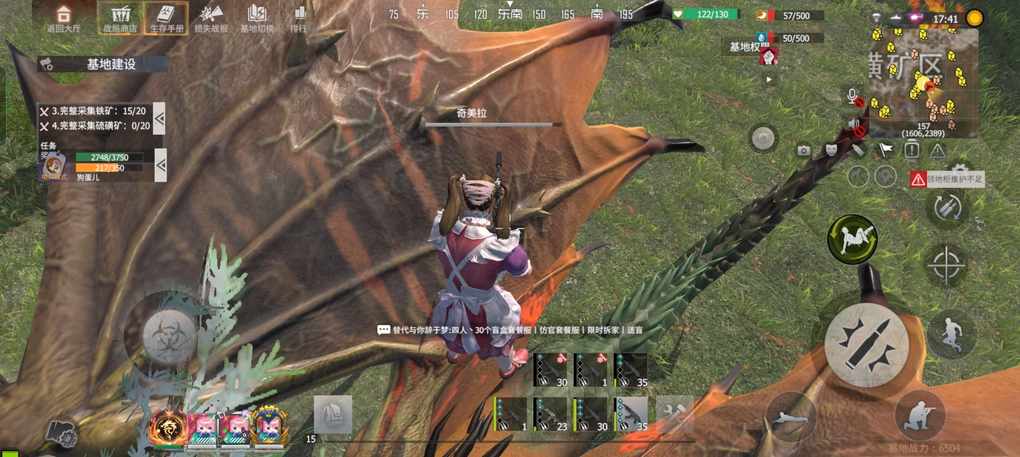Tap the crouch stance button
The image size is (1020, 457).
918,414
